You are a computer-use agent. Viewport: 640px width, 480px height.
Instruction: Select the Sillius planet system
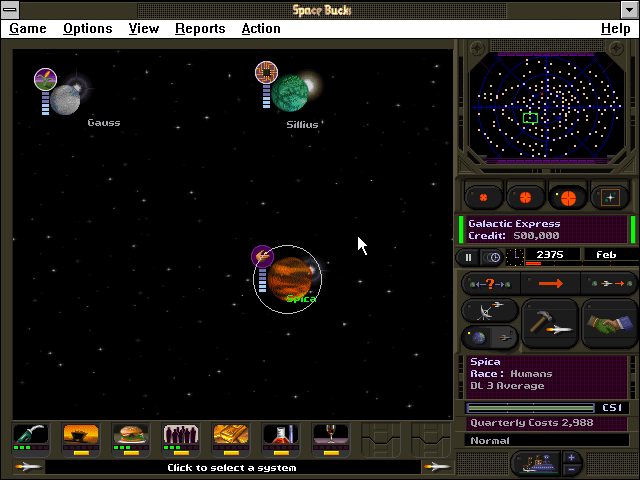(293, 93)
